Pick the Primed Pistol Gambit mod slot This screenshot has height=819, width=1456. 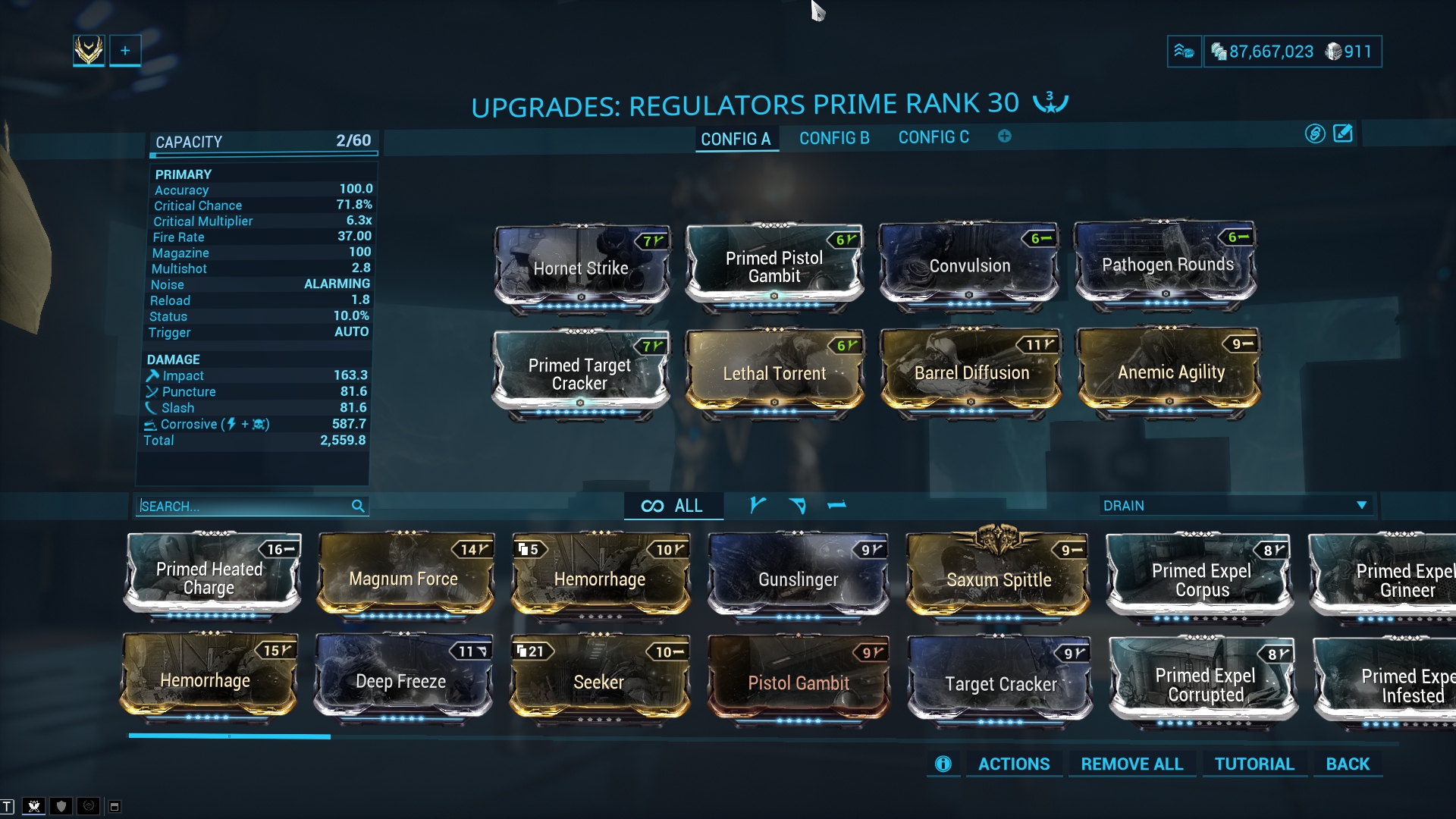774,267
